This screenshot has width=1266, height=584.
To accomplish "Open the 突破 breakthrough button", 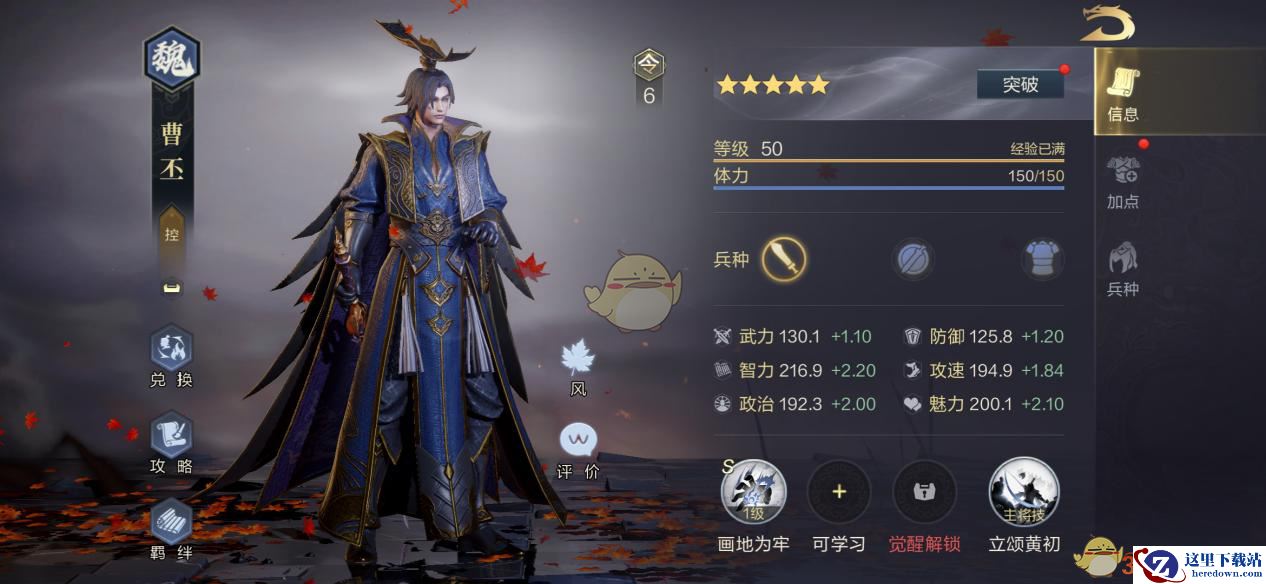I will click(1020, 85).
